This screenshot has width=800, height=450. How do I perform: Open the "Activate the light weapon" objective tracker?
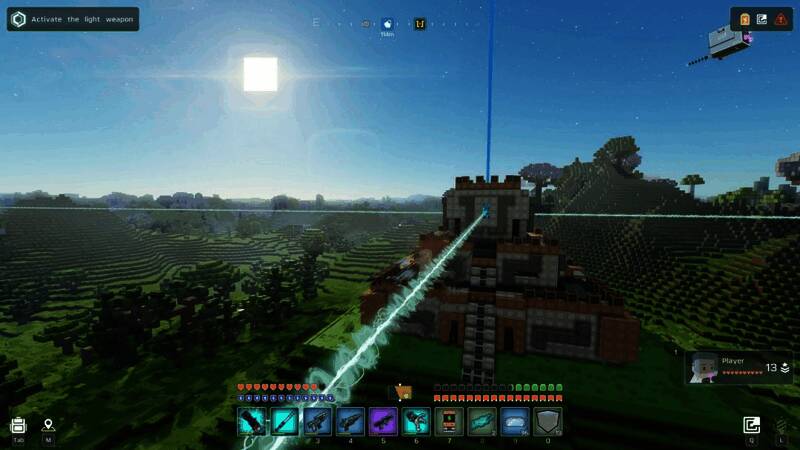(x=72, y=19)
